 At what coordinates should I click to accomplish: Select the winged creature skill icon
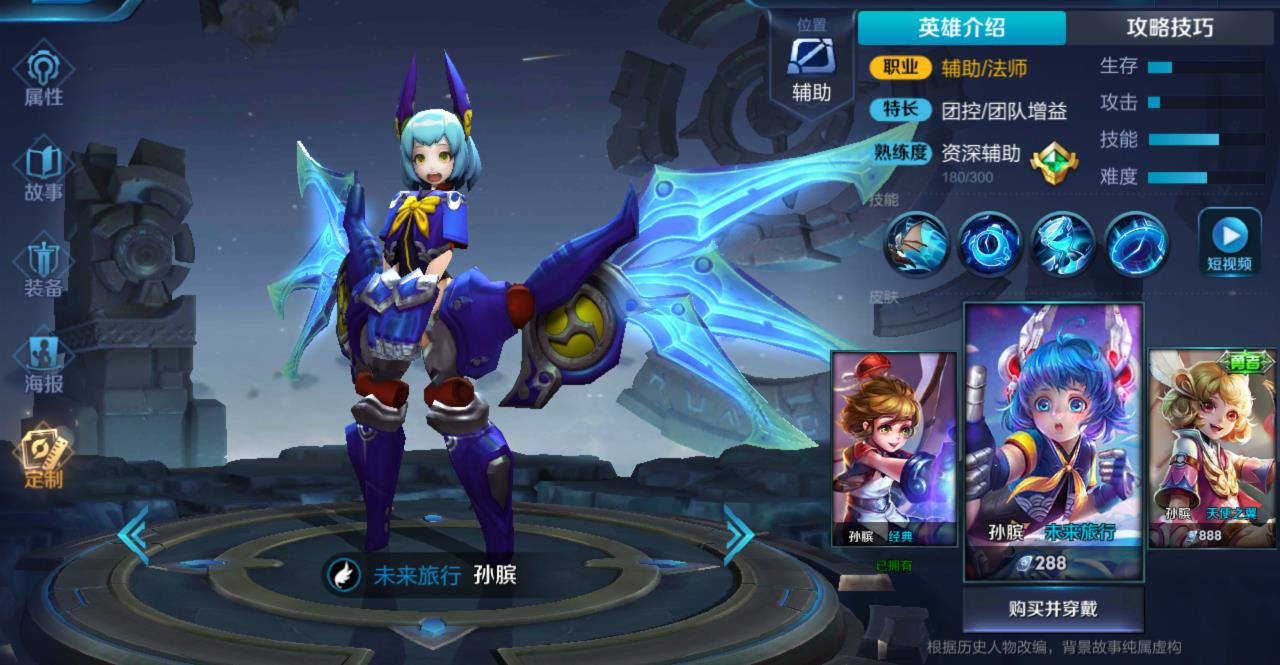point(915,244)
